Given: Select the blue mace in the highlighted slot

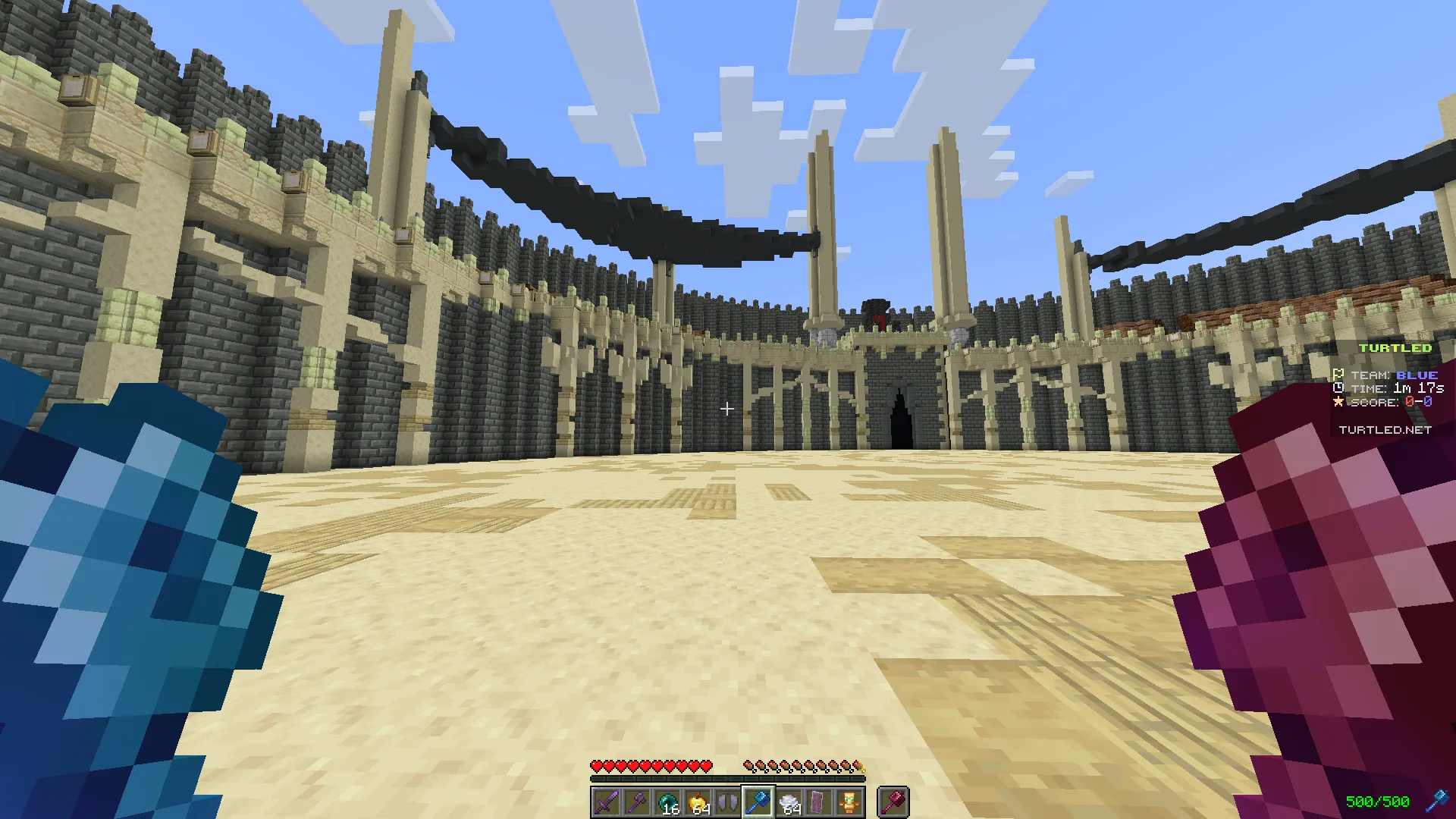Looking at the screenshot, I should 757,802.
